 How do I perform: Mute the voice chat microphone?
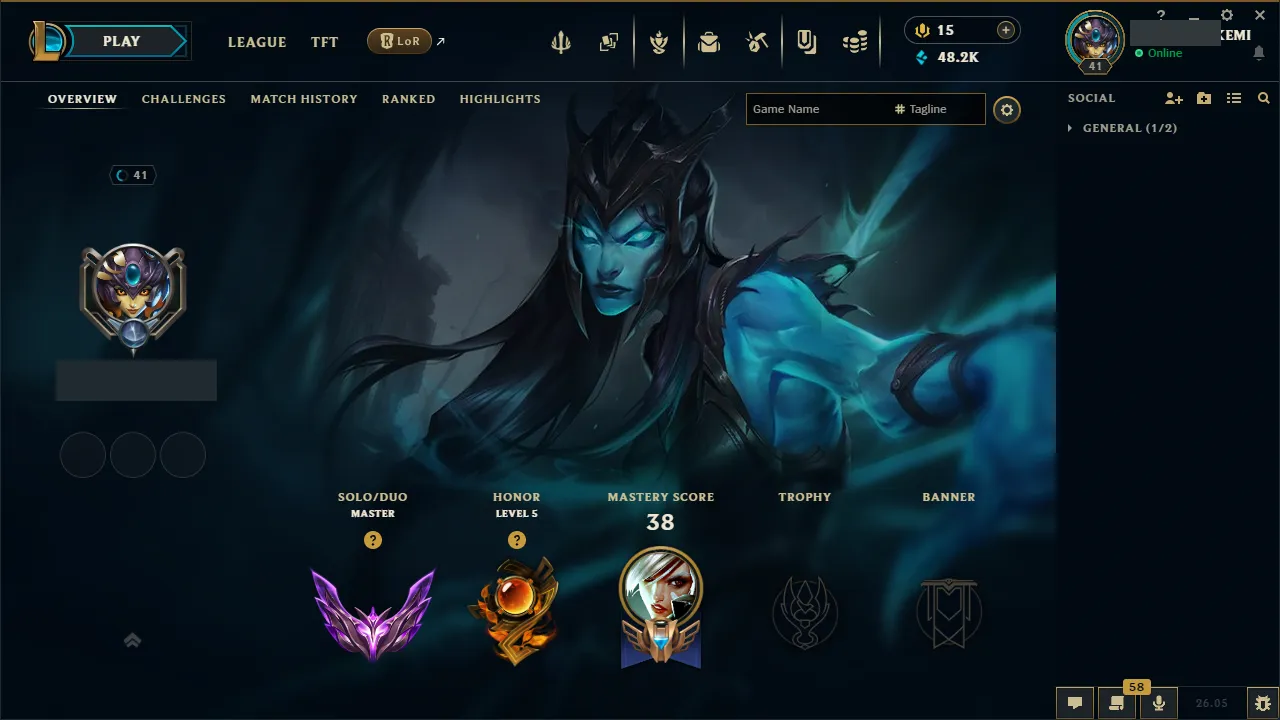1158,703
